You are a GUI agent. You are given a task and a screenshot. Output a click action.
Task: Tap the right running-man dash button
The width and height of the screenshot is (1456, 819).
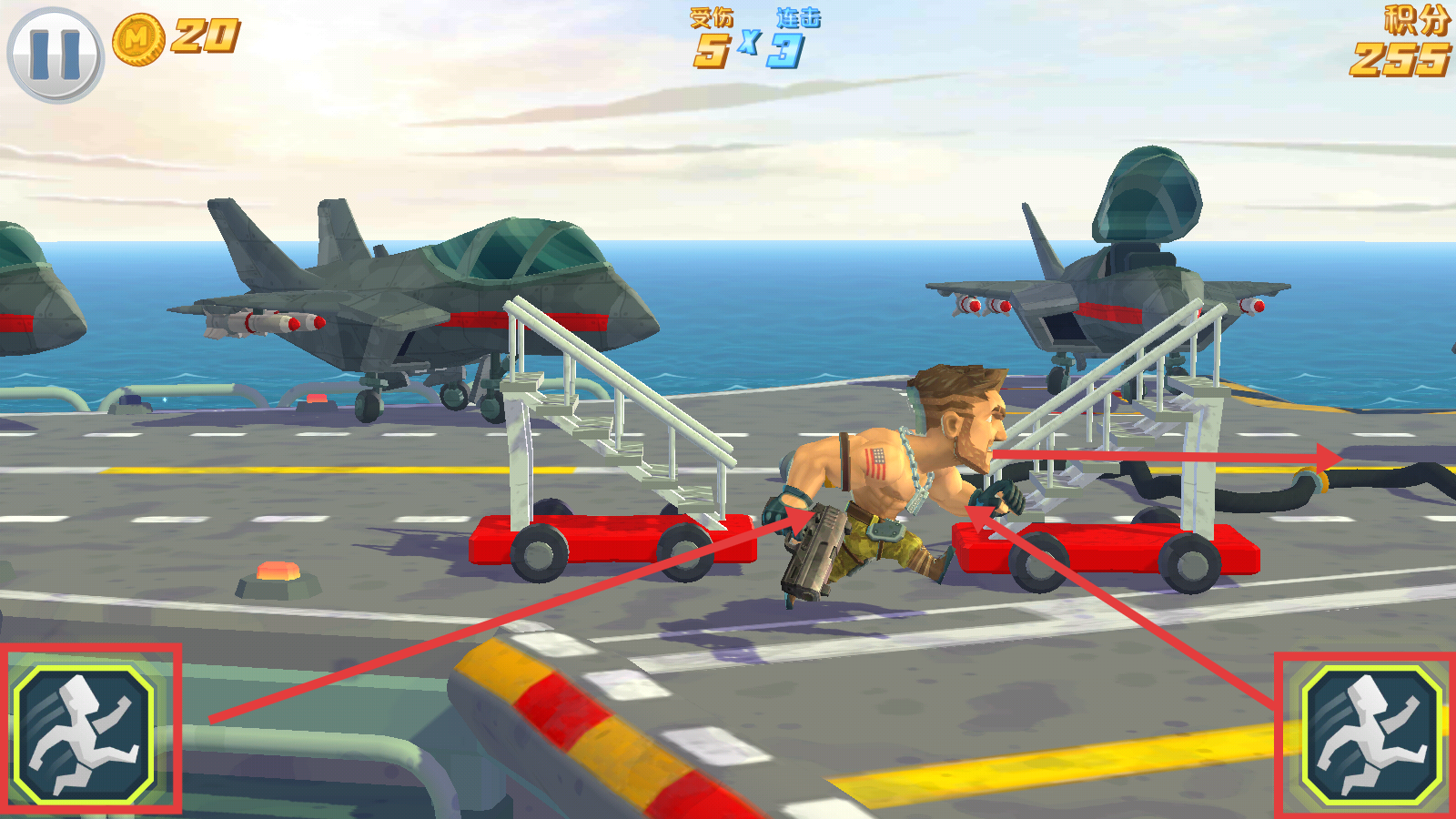pyautogui.click(x=1371, y=735)
